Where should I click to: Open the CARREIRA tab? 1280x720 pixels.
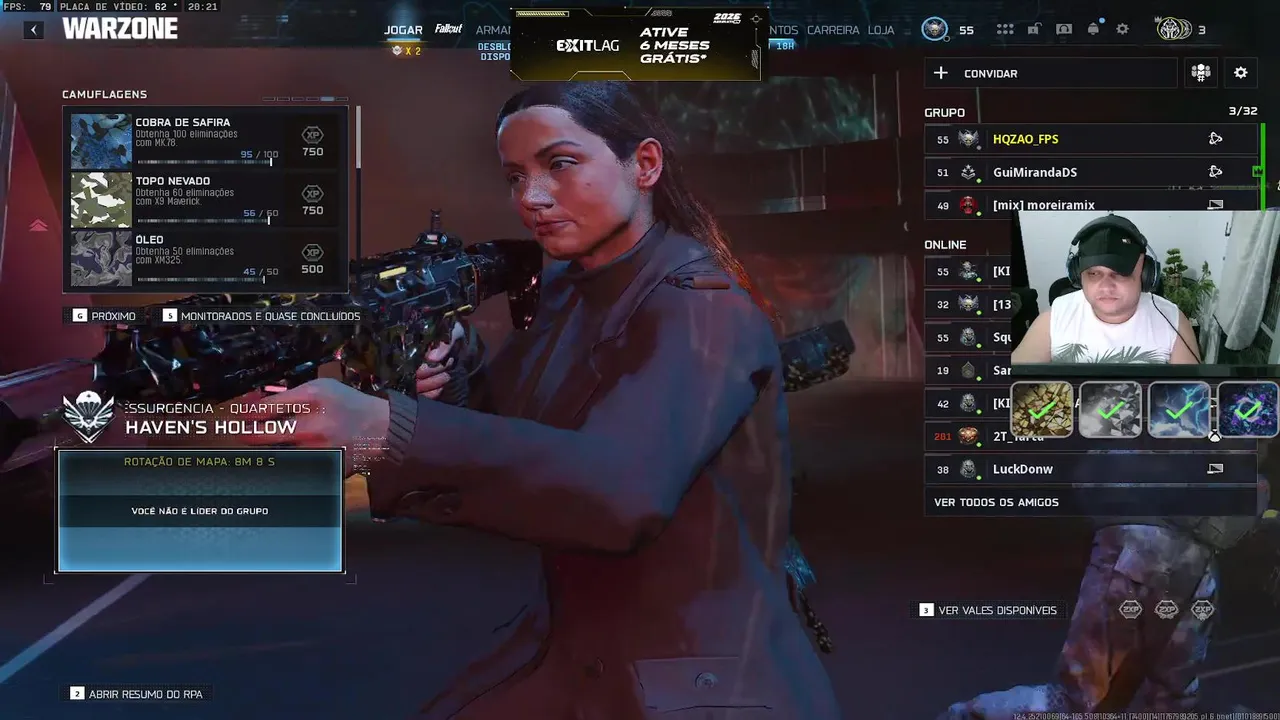coord(833,30)
